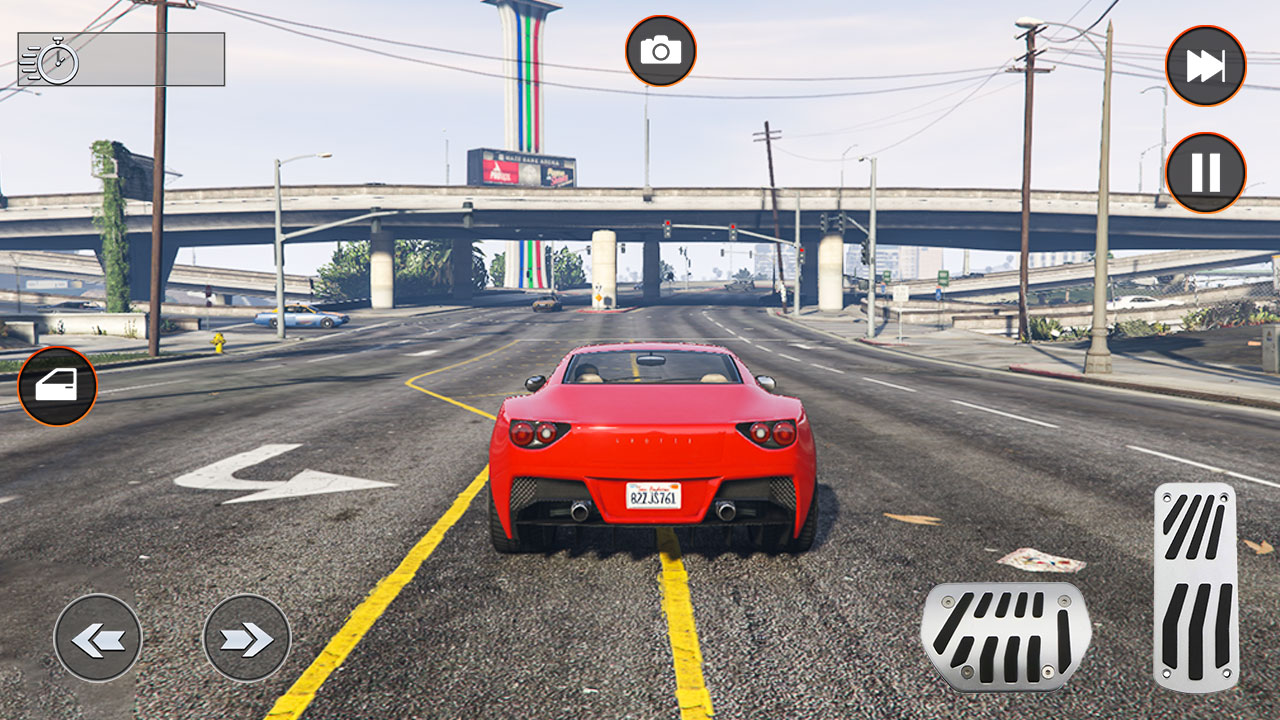Hit the wide brake pedal
Image resolution: width=1280 pixels, height=720 pixels.
click(1005, 637)
